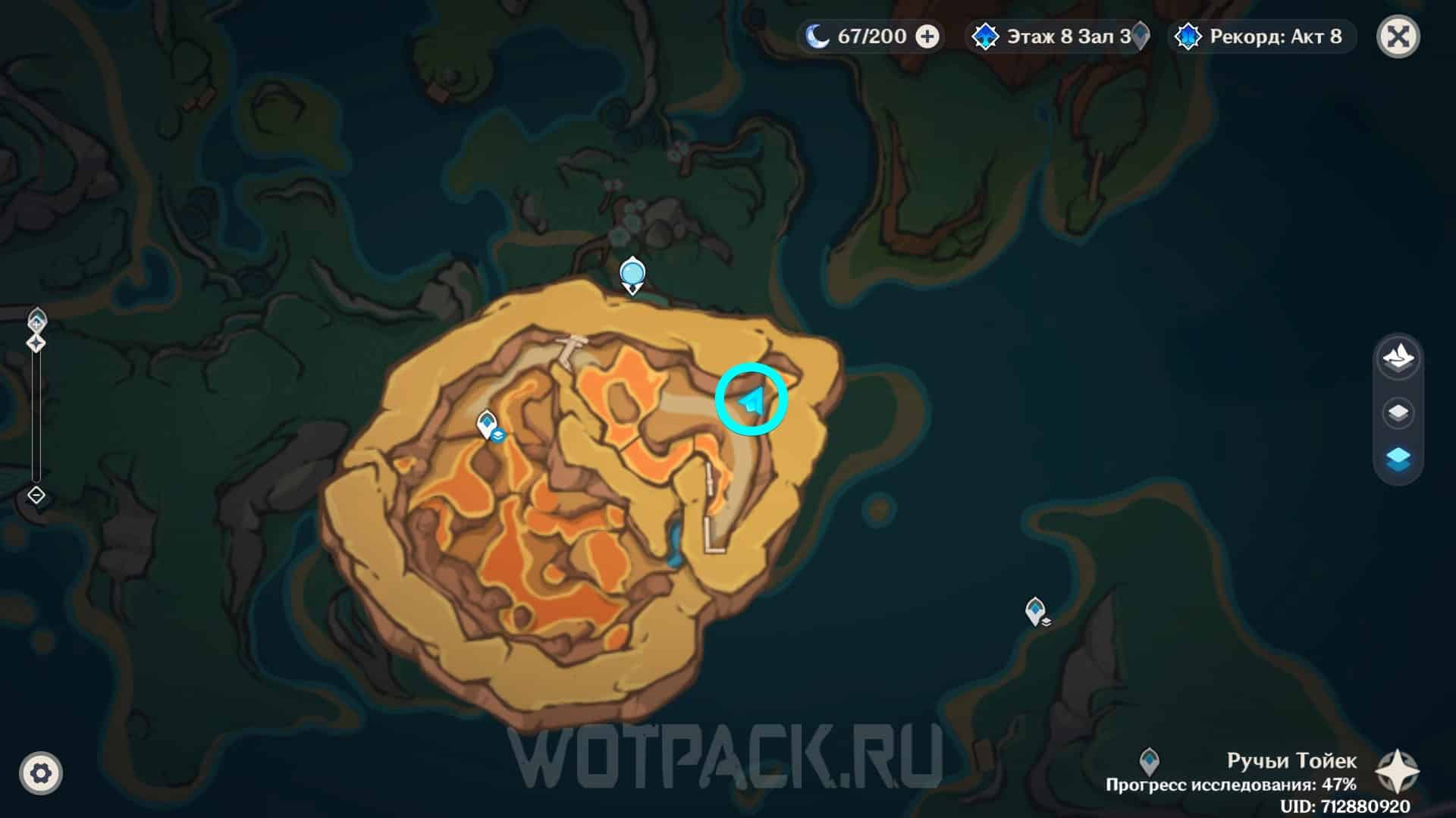Open region selector 'Ручьи Тойек'
The image size is (1456, 818).
1291,760
